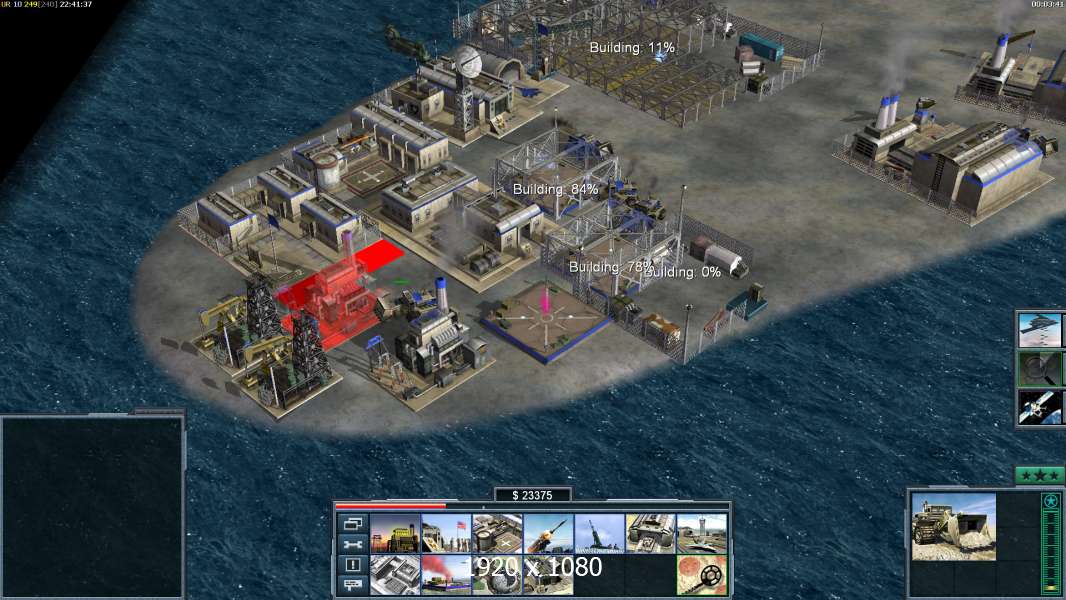Click the dark minimap radar panel
This screenshot has height=600, width=1066.
(92, 506)
